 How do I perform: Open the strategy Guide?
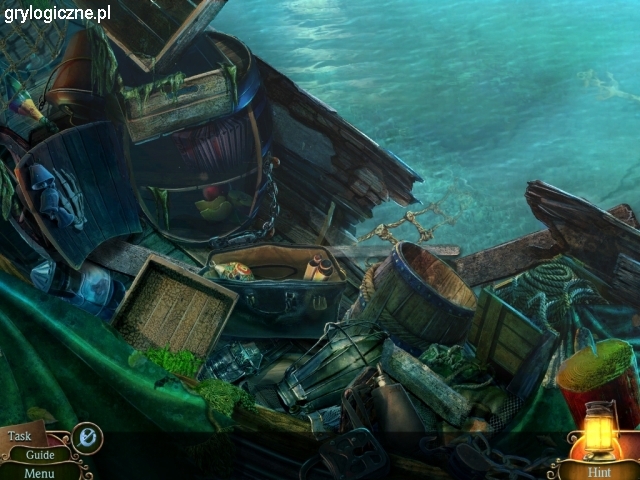[41, 454]
